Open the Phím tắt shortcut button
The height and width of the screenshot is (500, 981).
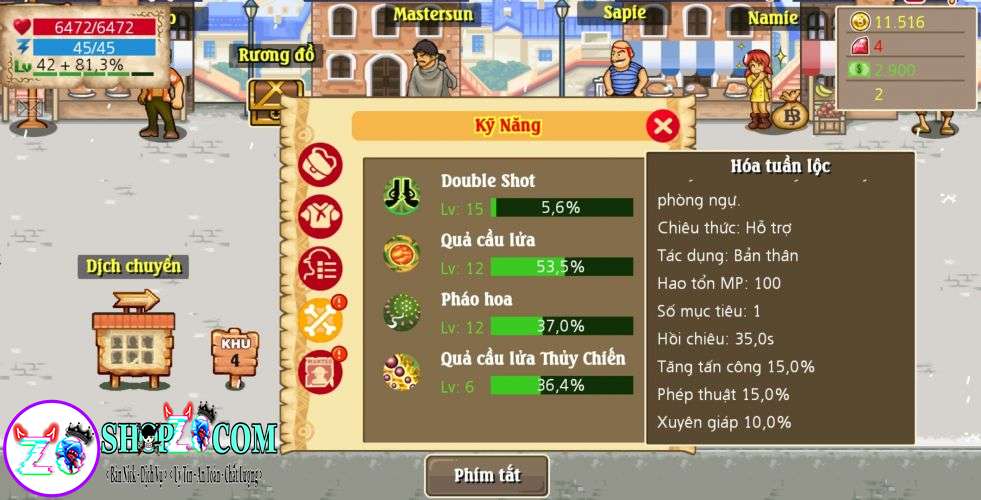click(487, 475)
